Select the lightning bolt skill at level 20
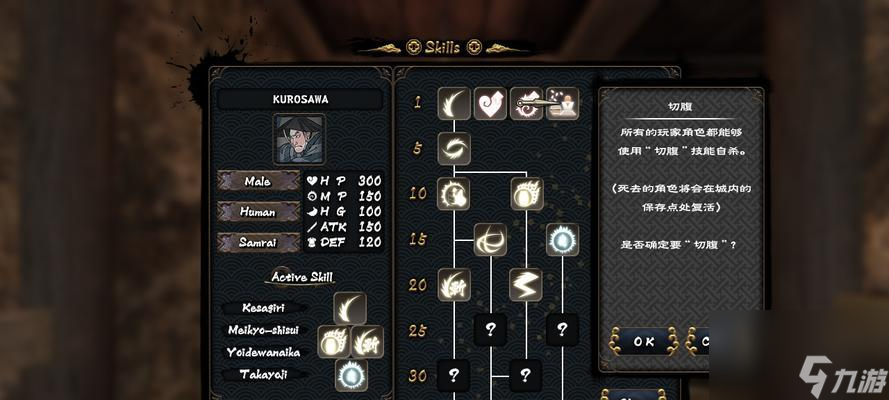This screenshot has height=400, width=889. [x=526, y=284]
